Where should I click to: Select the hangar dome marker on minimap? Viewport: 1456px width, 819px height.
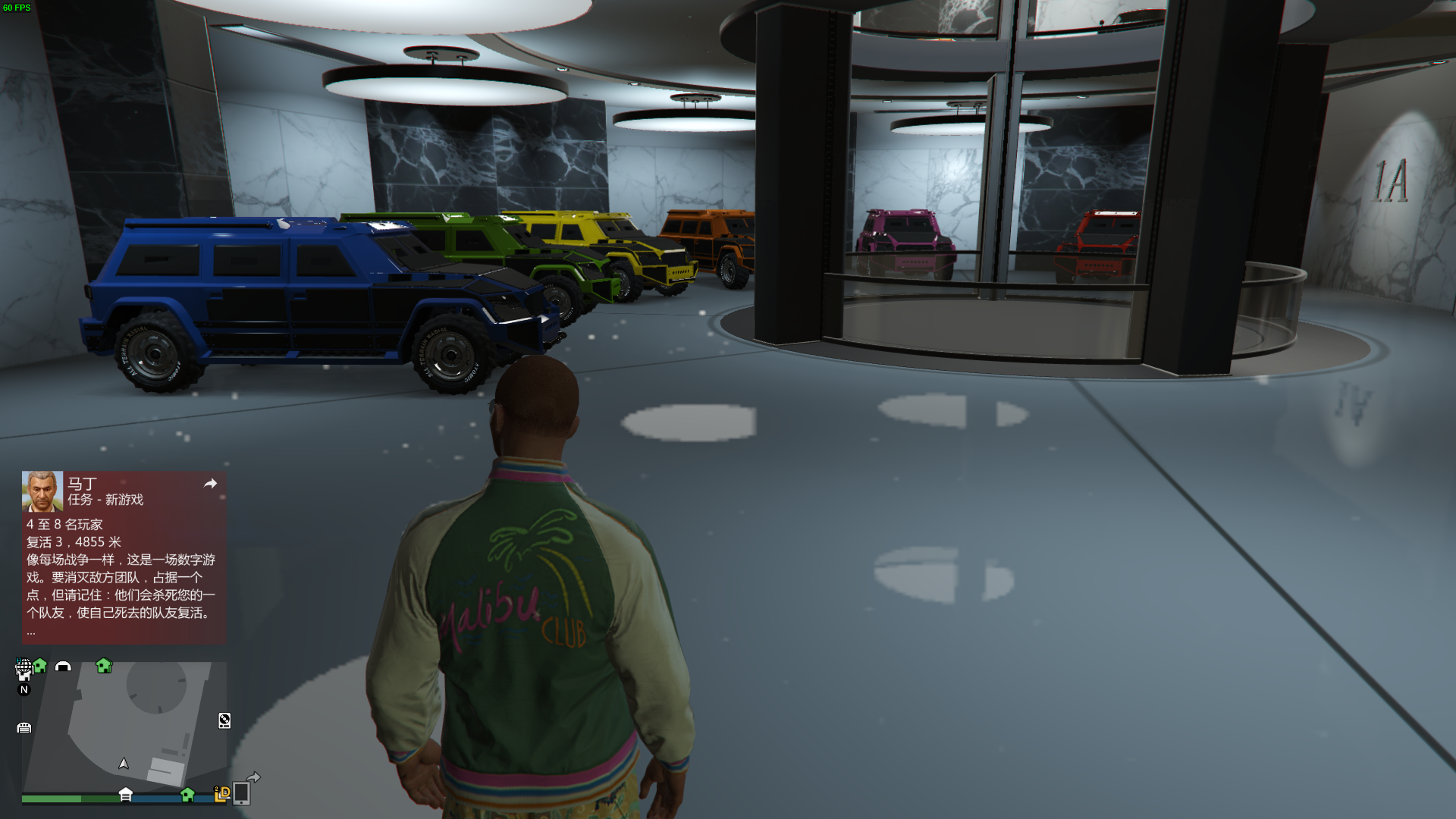click(x=63, y=667)
